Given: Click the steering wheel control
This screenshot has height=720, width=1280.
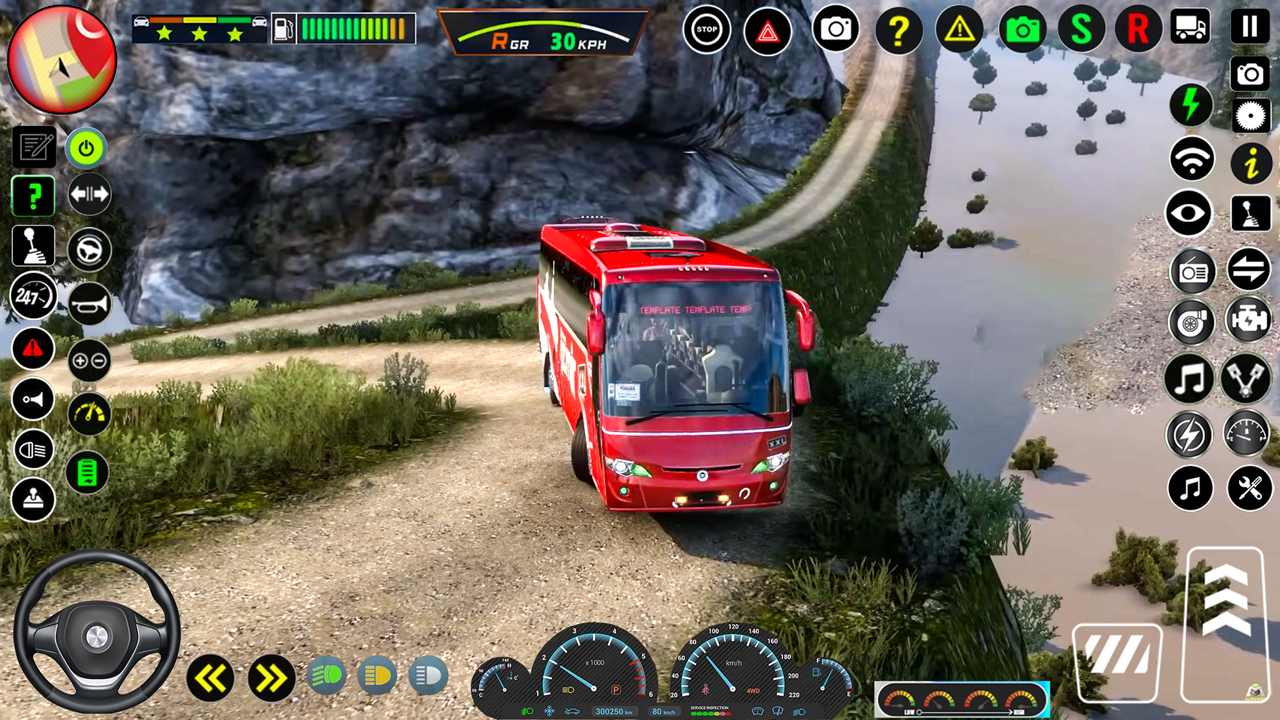Looking at the screenshot, I should pyautogui.click(x=96, y=633).
